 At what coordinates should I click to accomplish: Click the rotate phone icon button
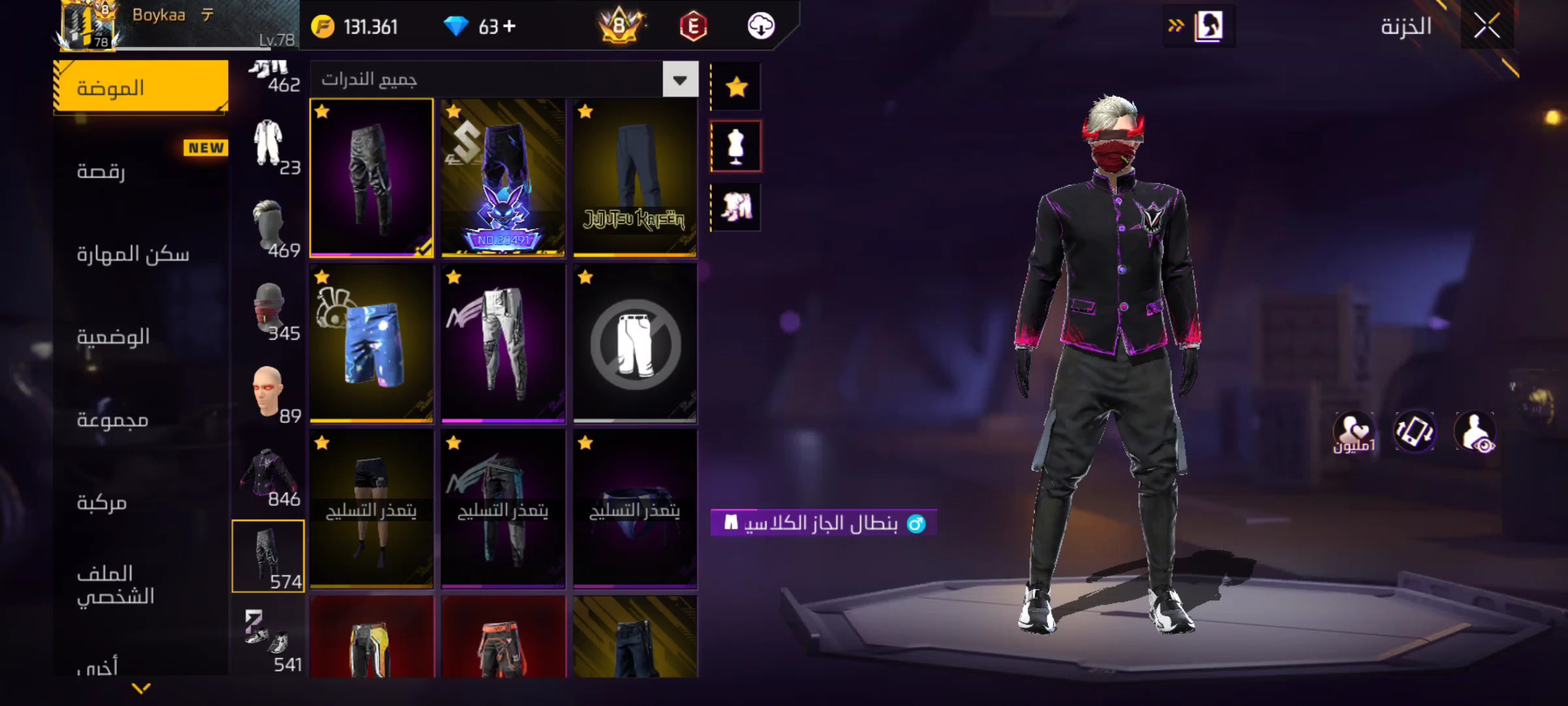point(1414,432)
